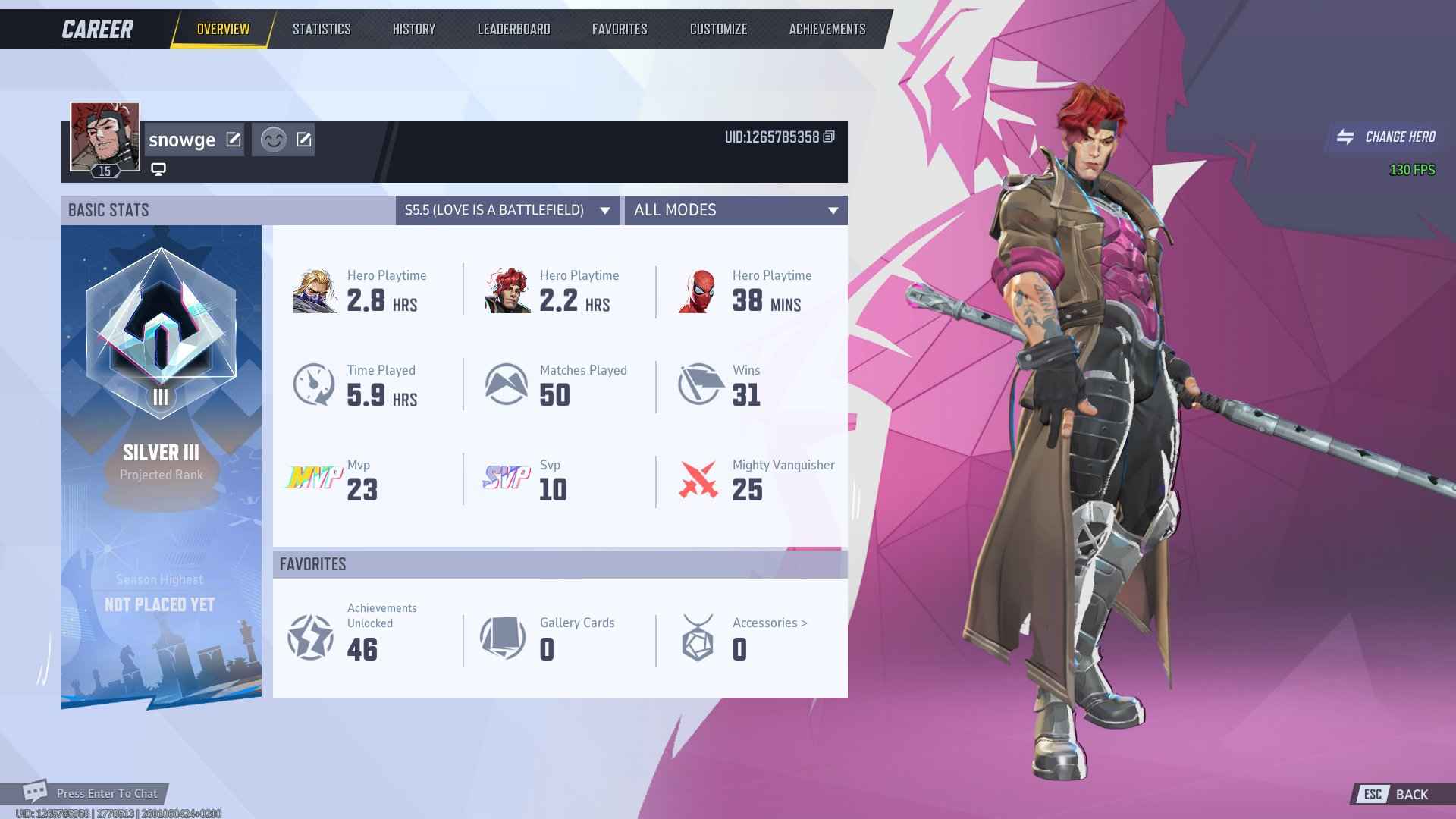Click the Gallery Cards icon
1456x819 pixels.
tap(503, 637)
